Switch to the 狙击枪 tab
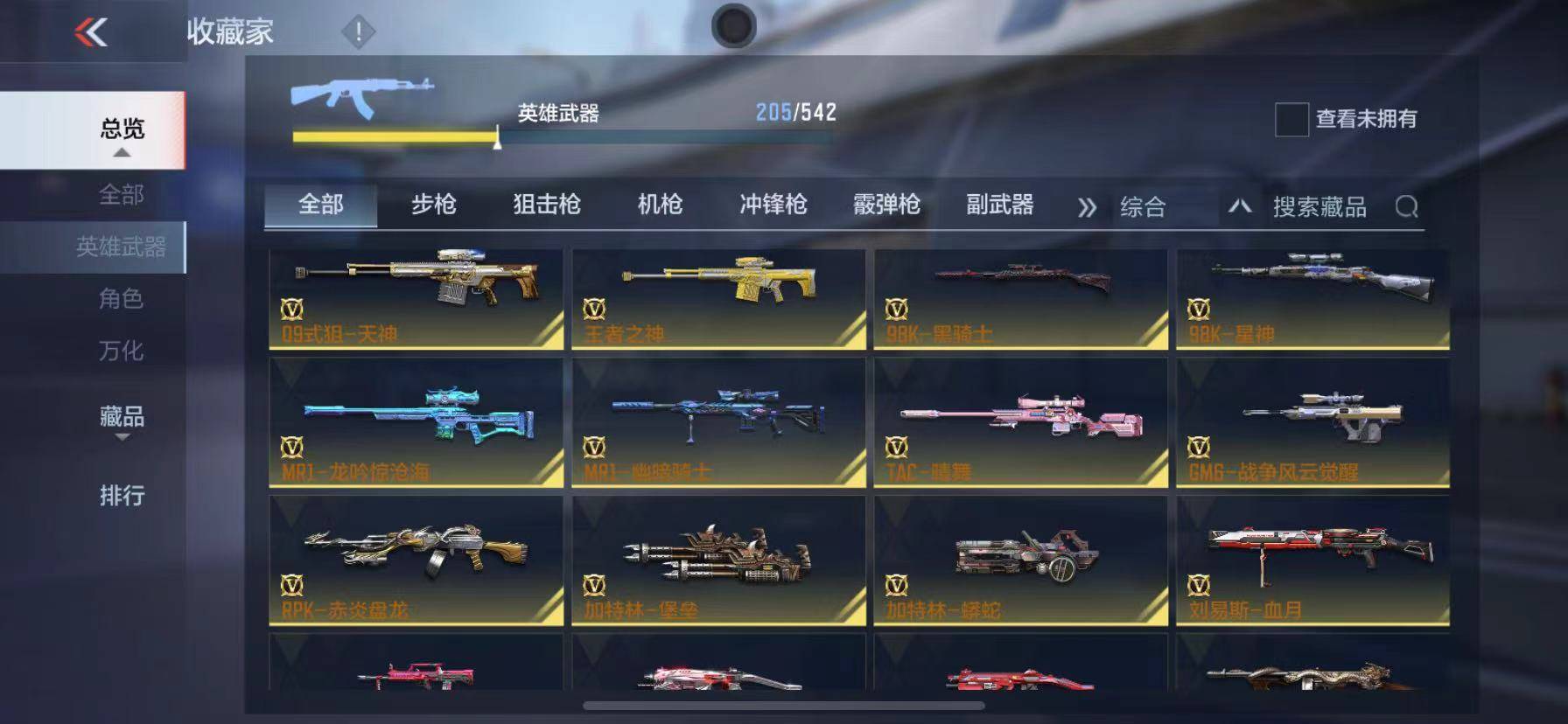The width and height of the screenshot is (1568, 724). [x=544, y=205]
